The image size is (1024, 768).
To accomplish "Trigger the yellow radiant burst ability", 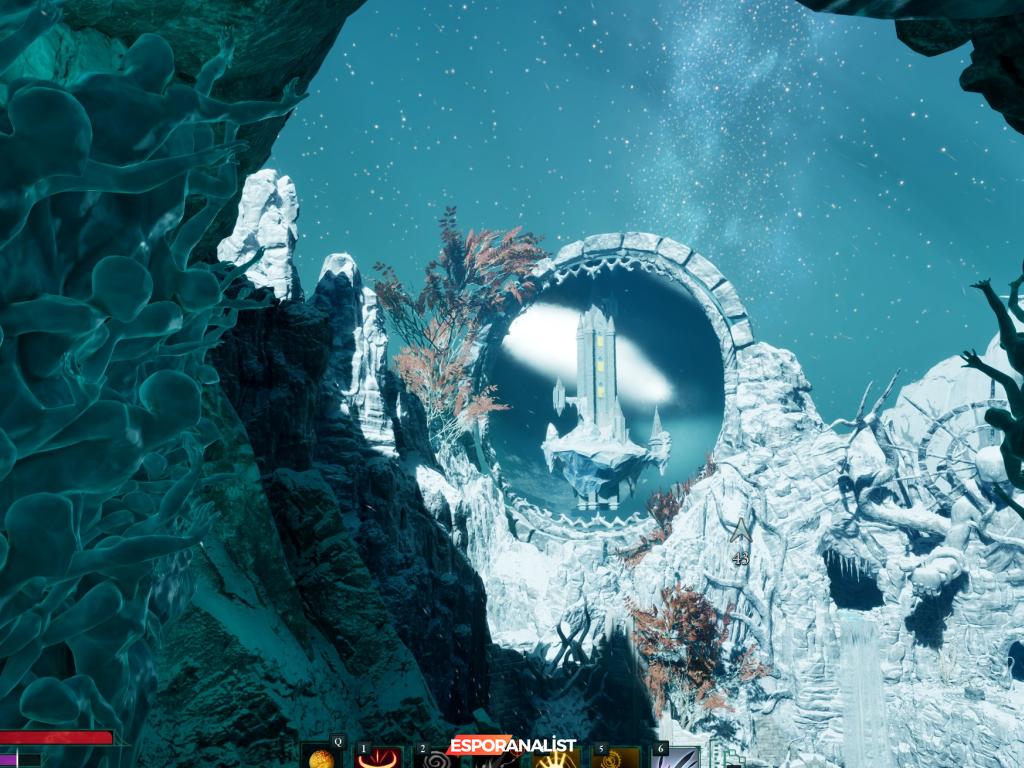I will (x=556, y=759).
